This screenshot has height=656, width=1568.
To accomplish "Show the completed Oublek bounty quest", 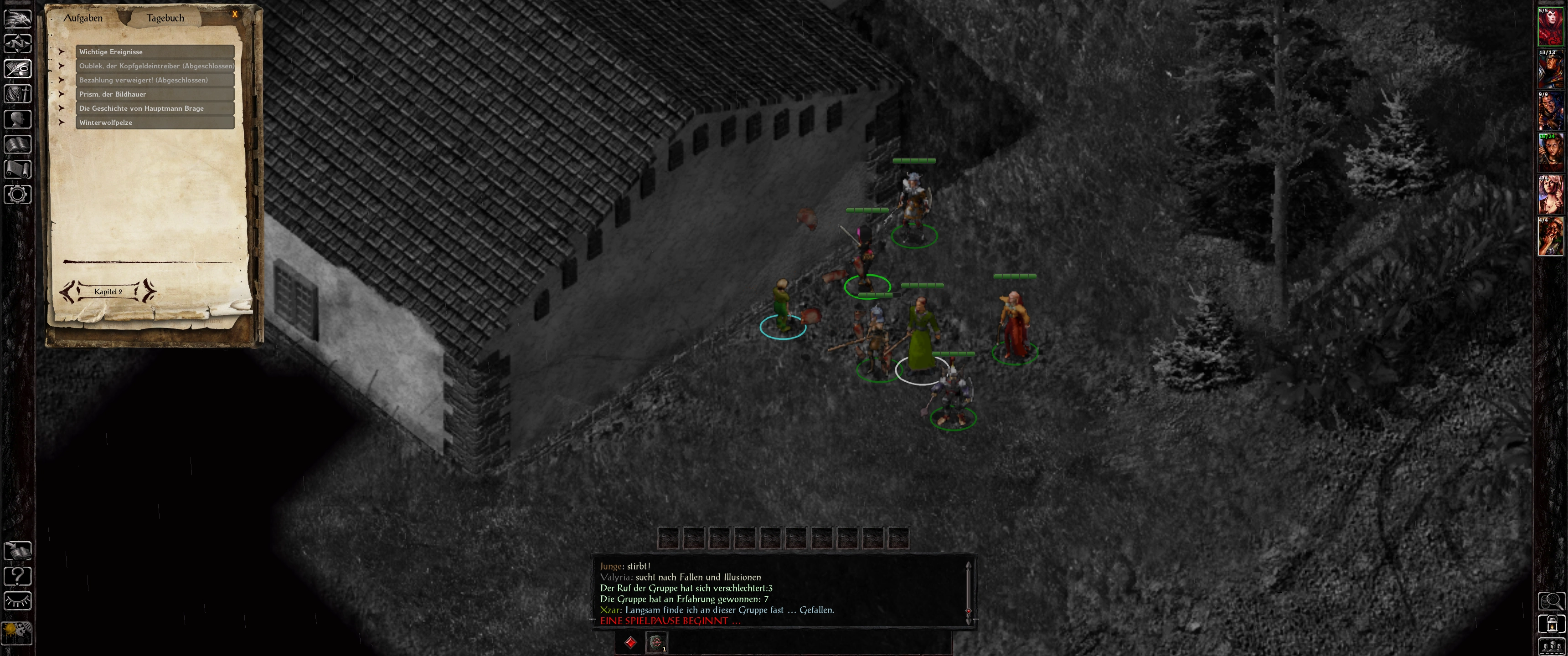I will click(155, 66).
